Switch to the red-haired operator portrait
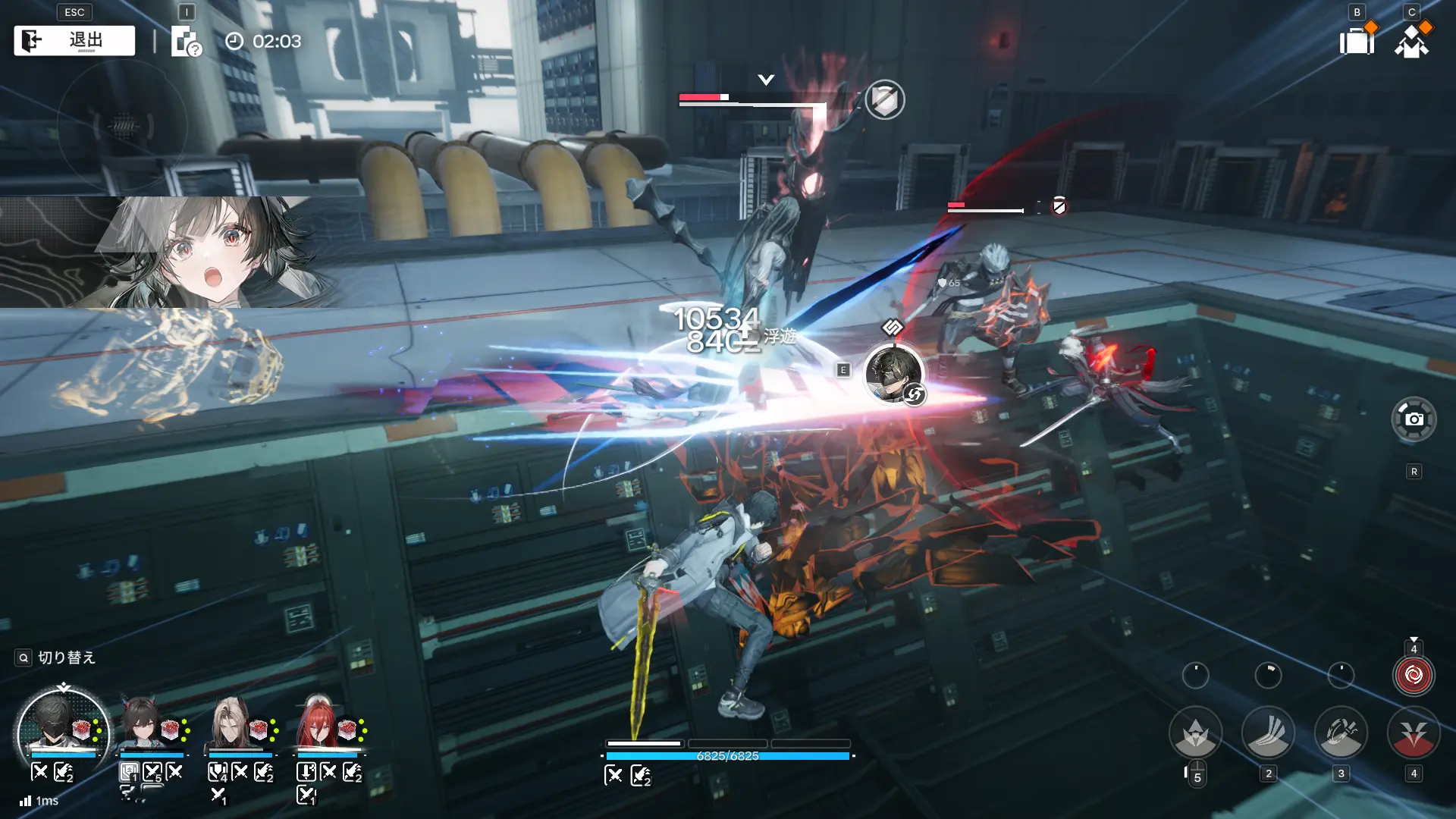Viewport: 1456px width, 819px height. click(318, 725)
